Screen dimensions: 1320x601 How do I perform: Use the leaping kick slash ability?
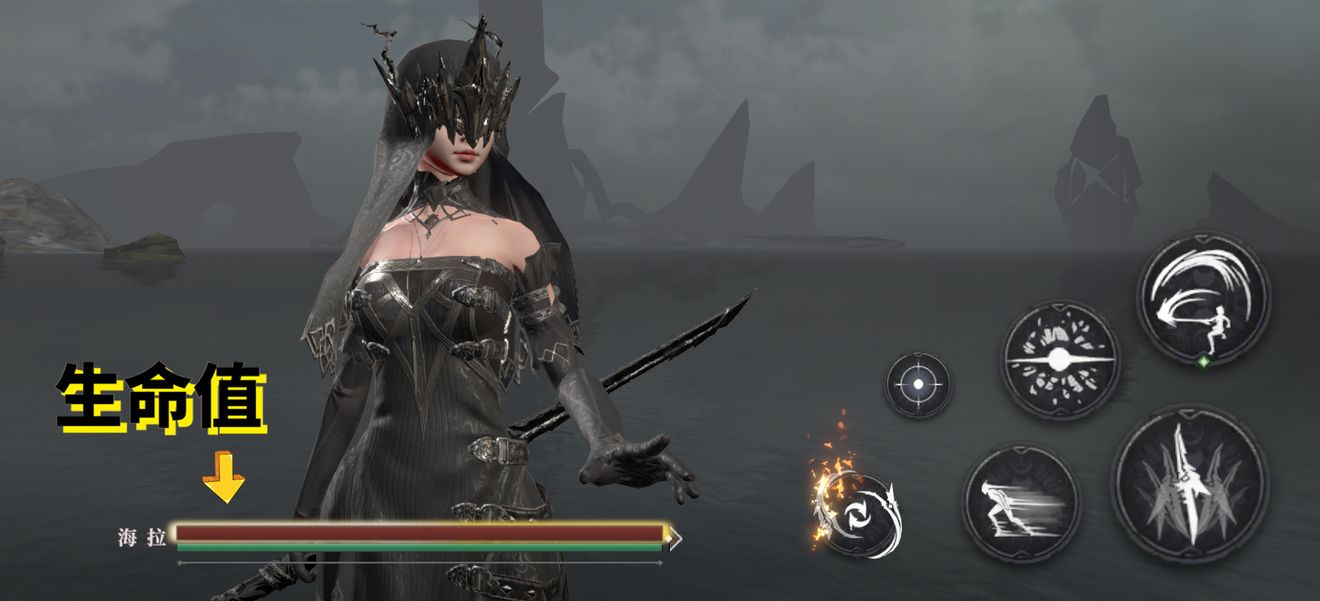pyautogui.click(x=1203, y=295)
